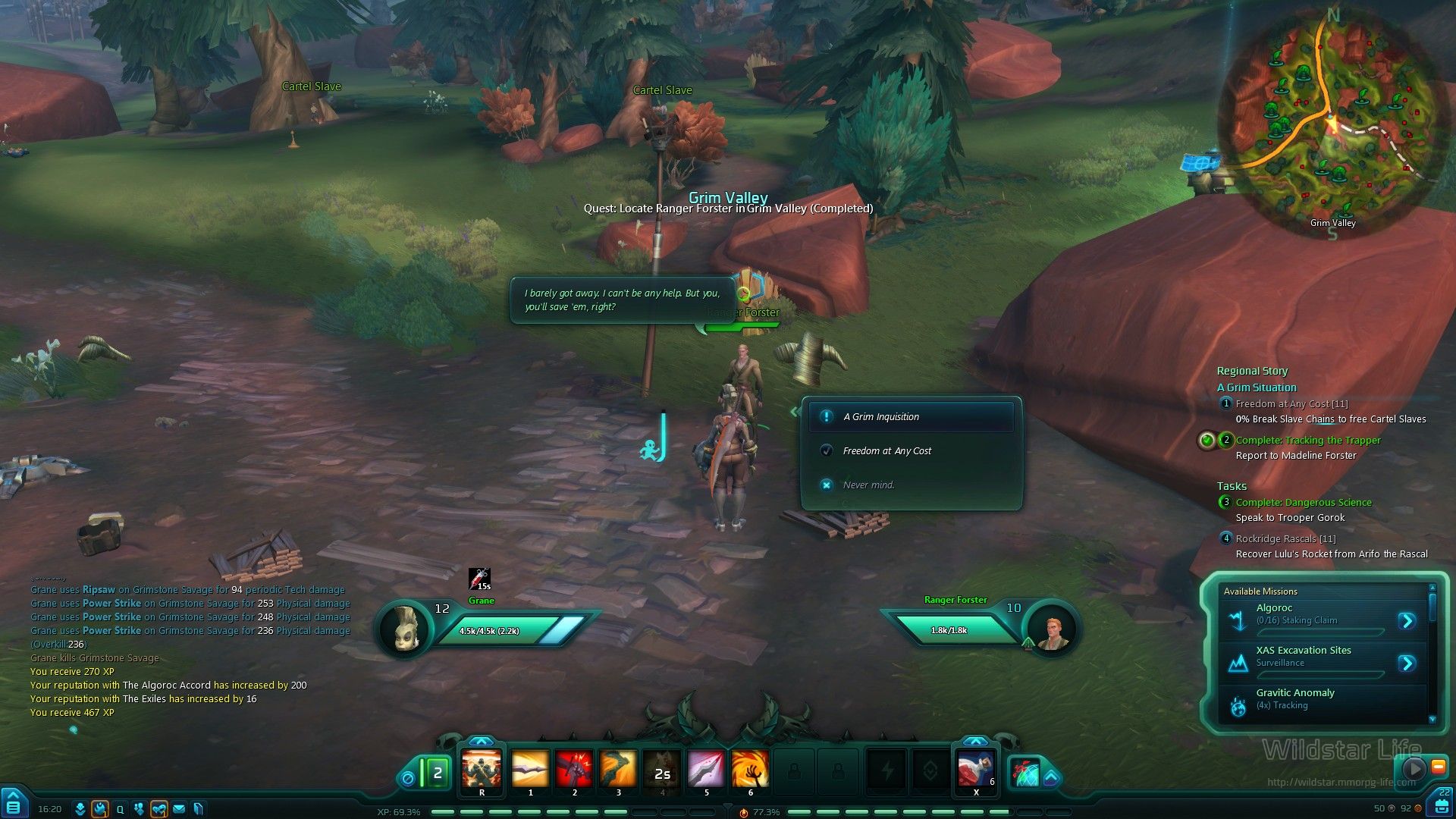Click the Ranger Forster target portrait
1456x819 pixels.
(1053, 630)
